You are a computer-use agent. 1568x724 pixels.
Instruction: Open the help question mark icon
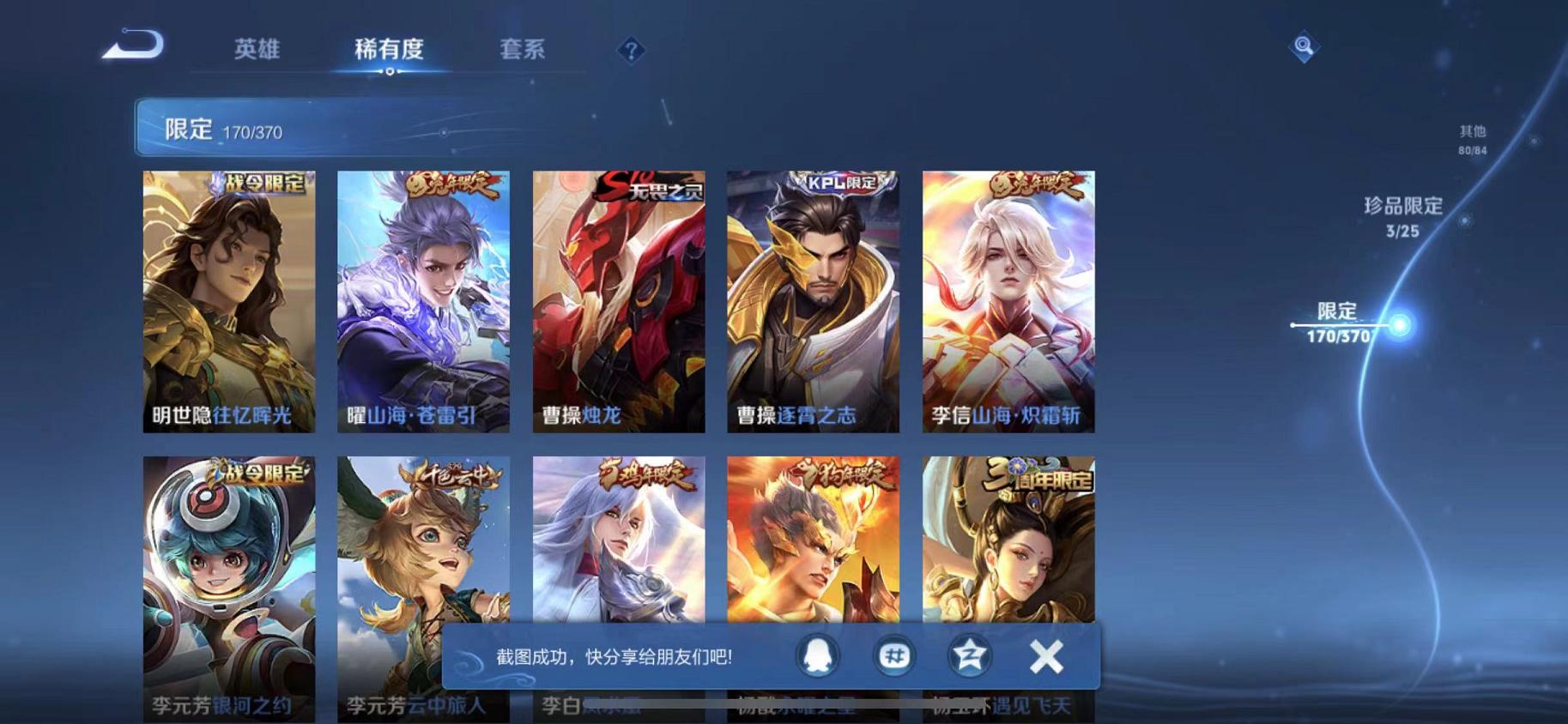click(x=632, y=51)
